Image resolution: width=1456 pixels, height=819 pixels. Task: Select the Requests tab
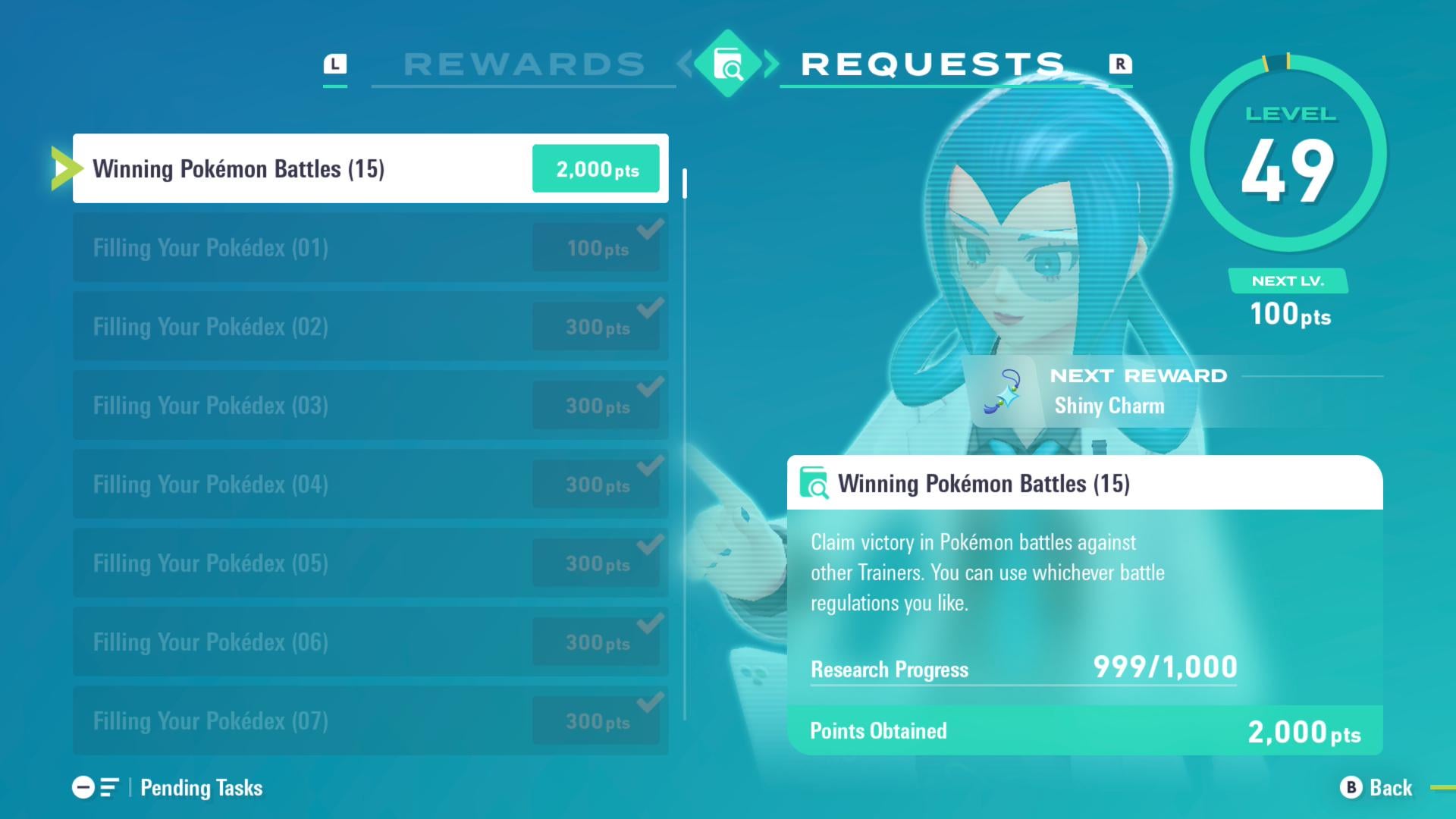(x=933, y=64)
